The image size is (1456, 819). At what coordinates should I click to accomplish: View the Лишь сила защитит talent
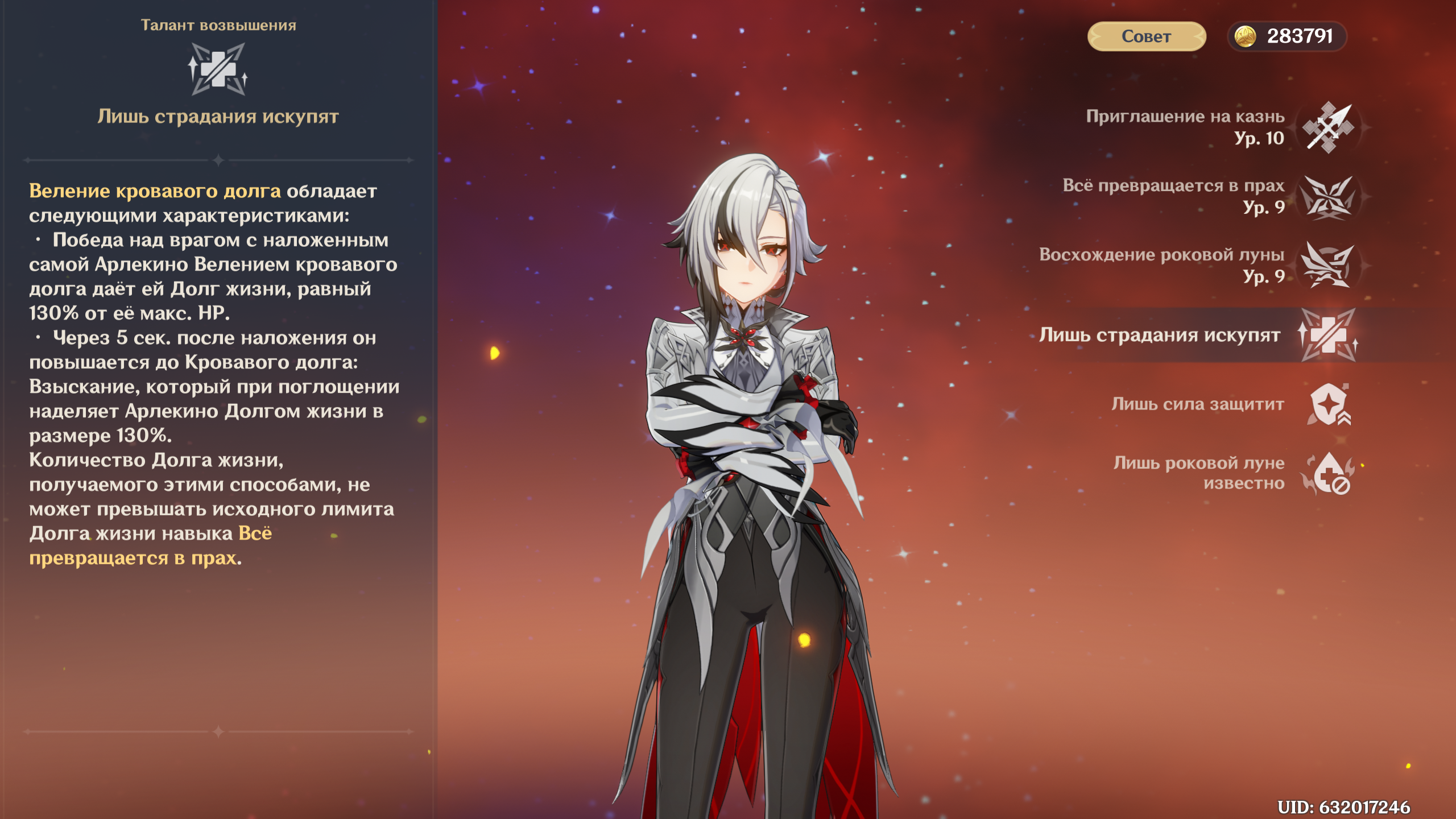point(1327,404)
